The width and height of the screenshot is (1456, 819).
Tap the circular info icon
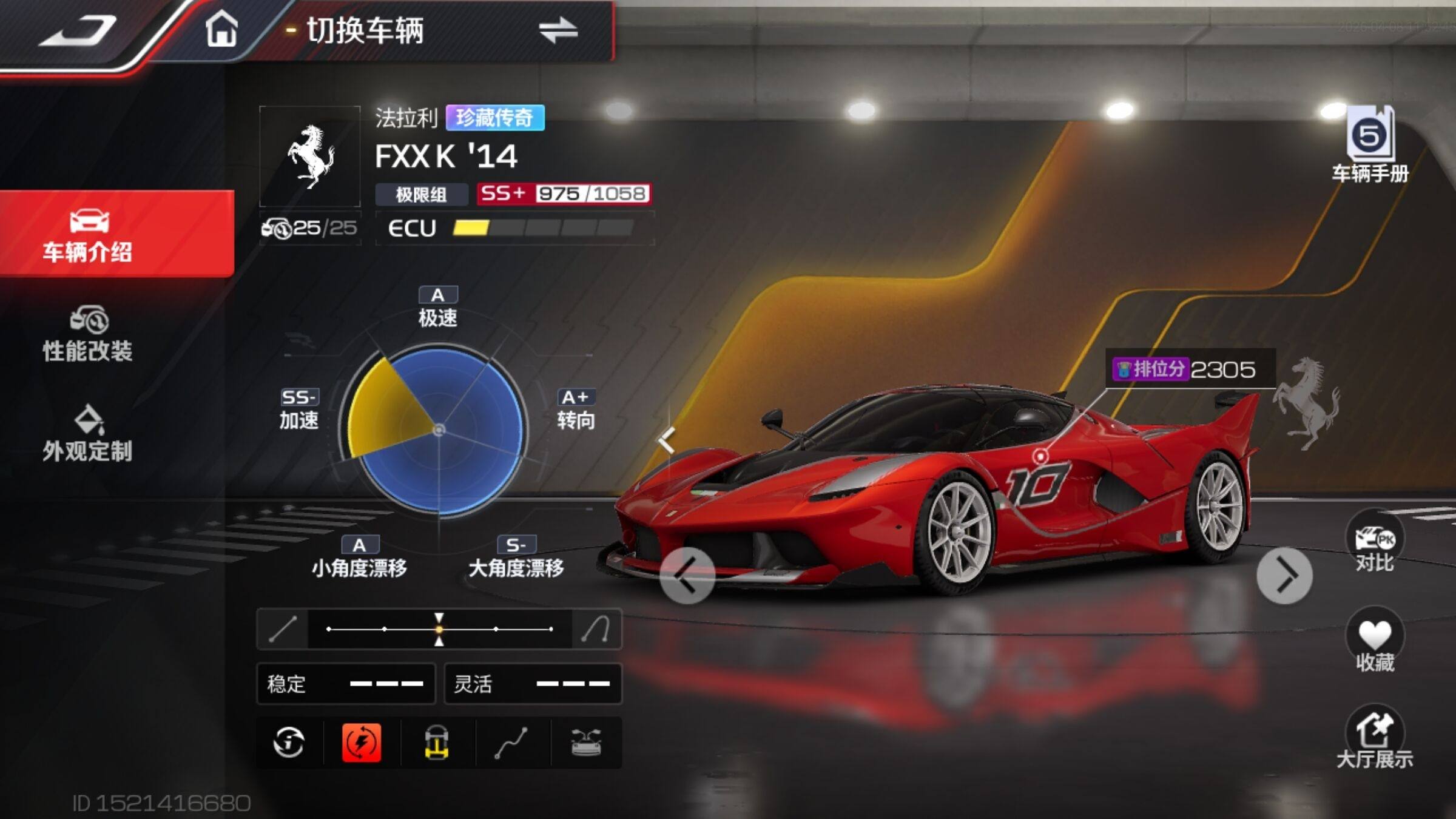(x=289, y=742)
